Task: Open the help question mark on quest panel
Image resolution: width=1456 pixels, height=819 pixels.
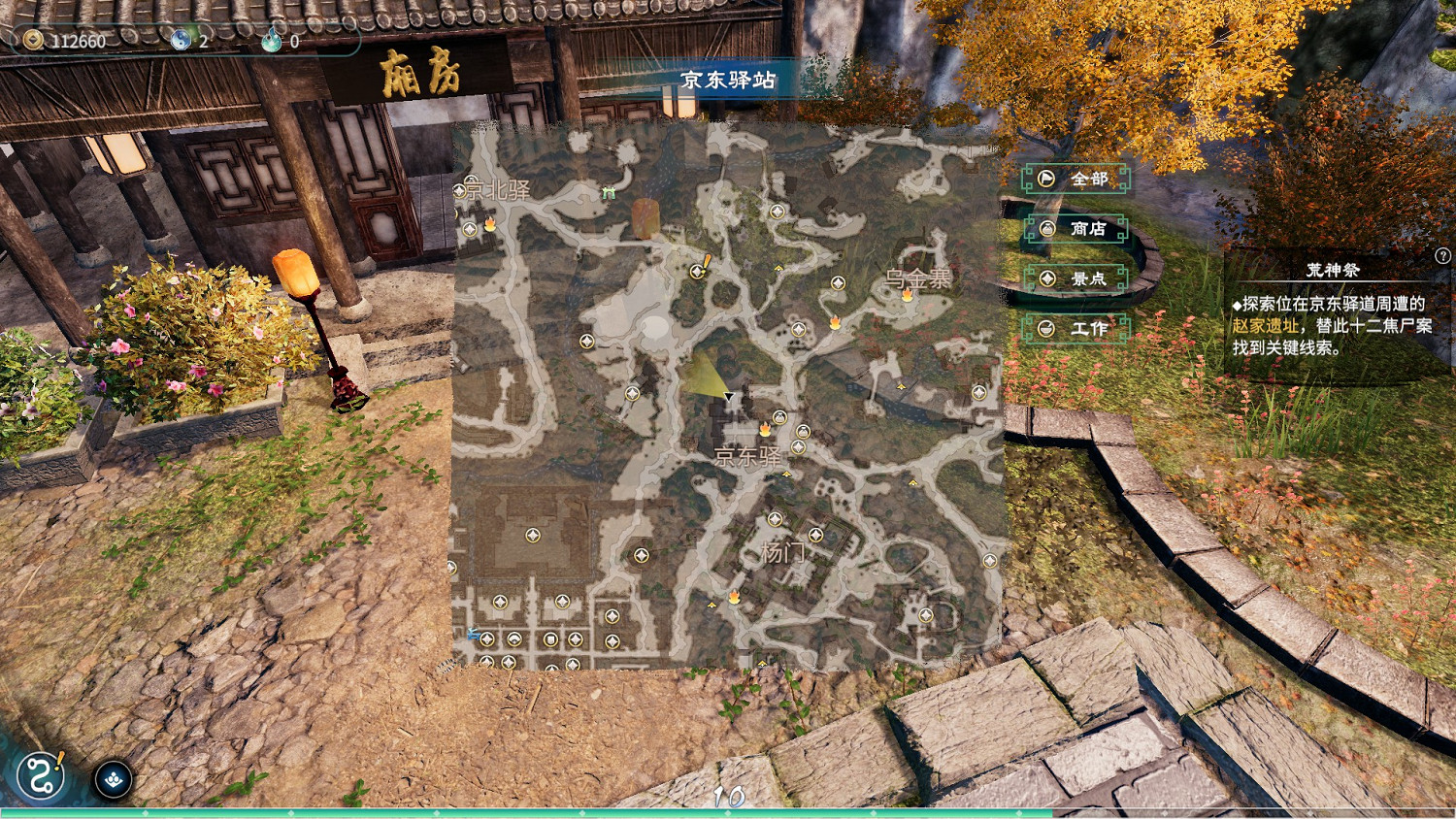Action: (1443, 256)
